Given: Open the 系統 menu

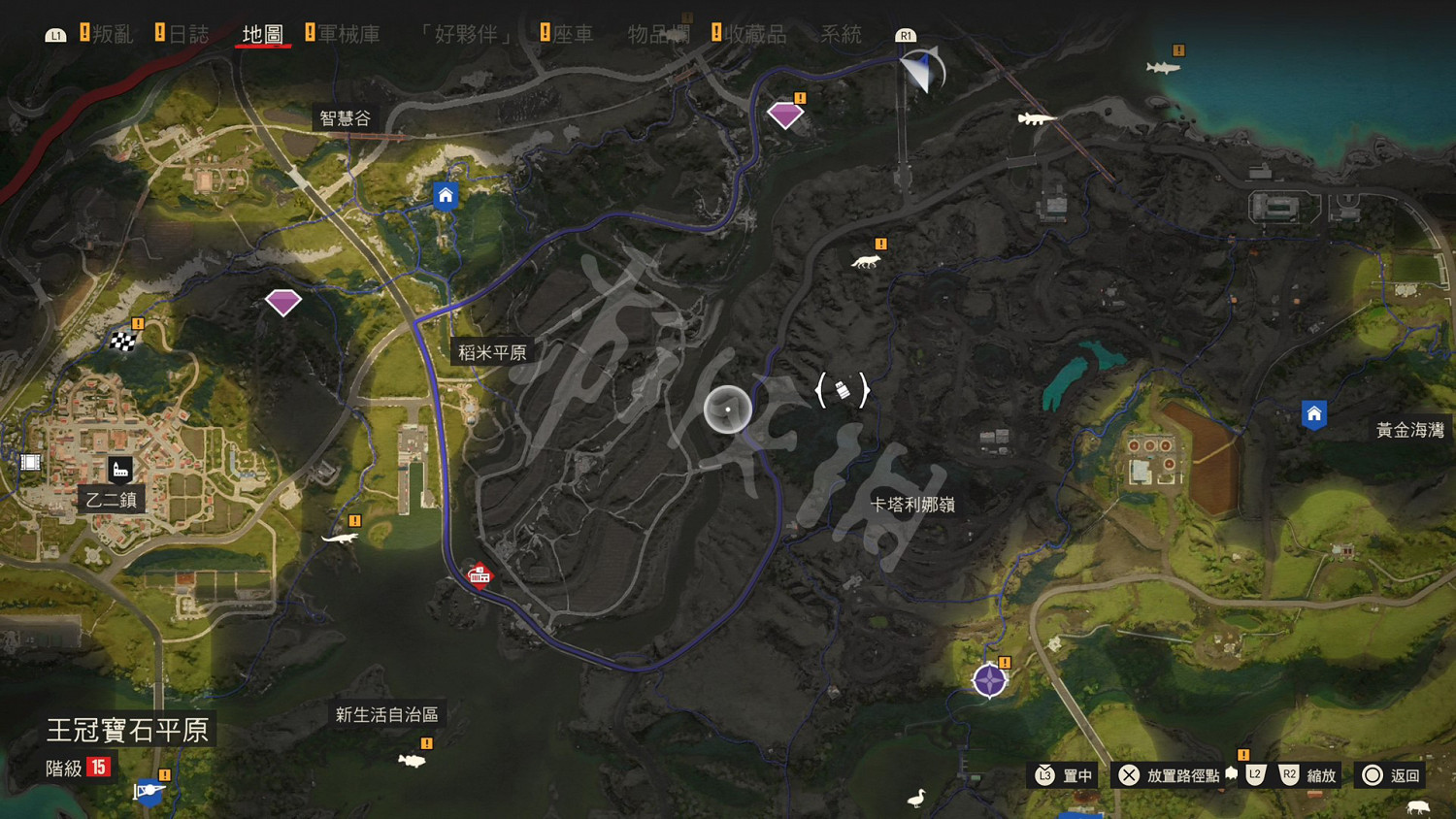Looking at the screenshot, I should click(840, 32).
